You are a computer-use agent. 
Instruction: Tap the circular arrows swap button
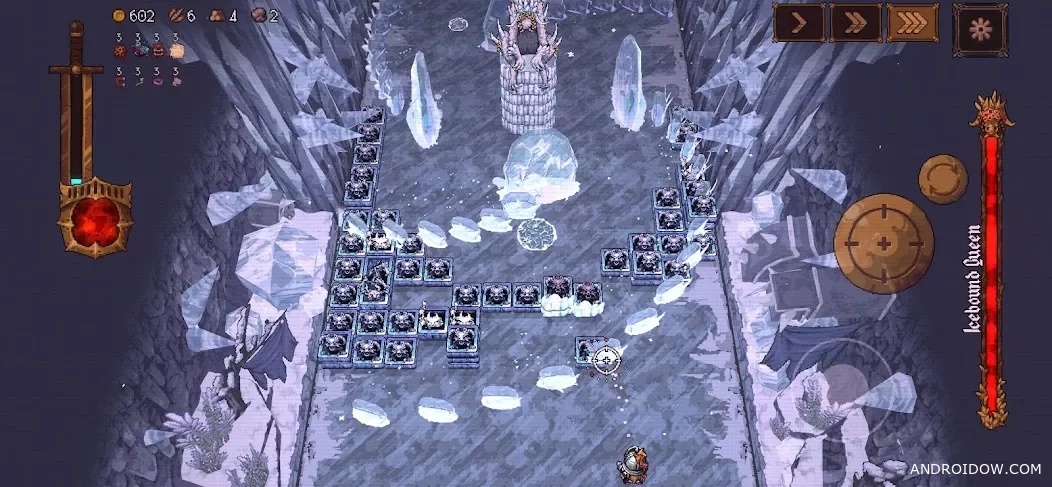(x=943, y=179)
